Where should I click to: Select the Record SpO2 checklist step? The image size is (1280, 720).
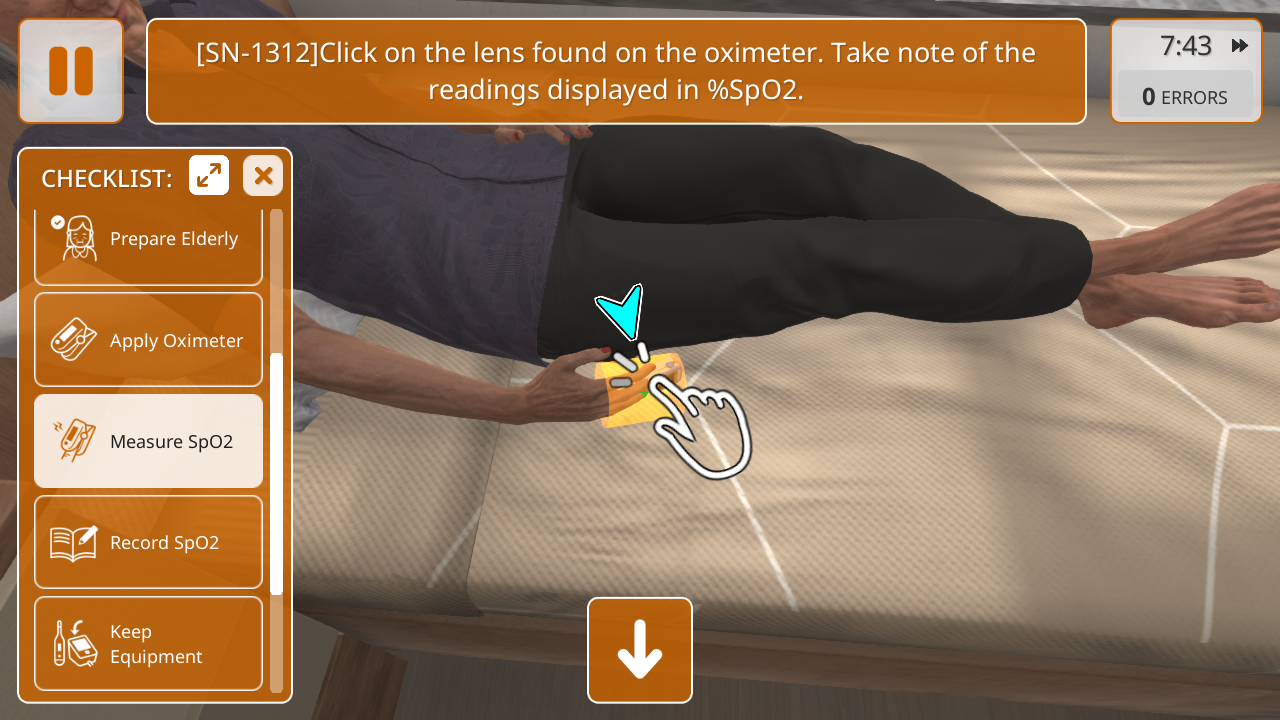[148, 542]
